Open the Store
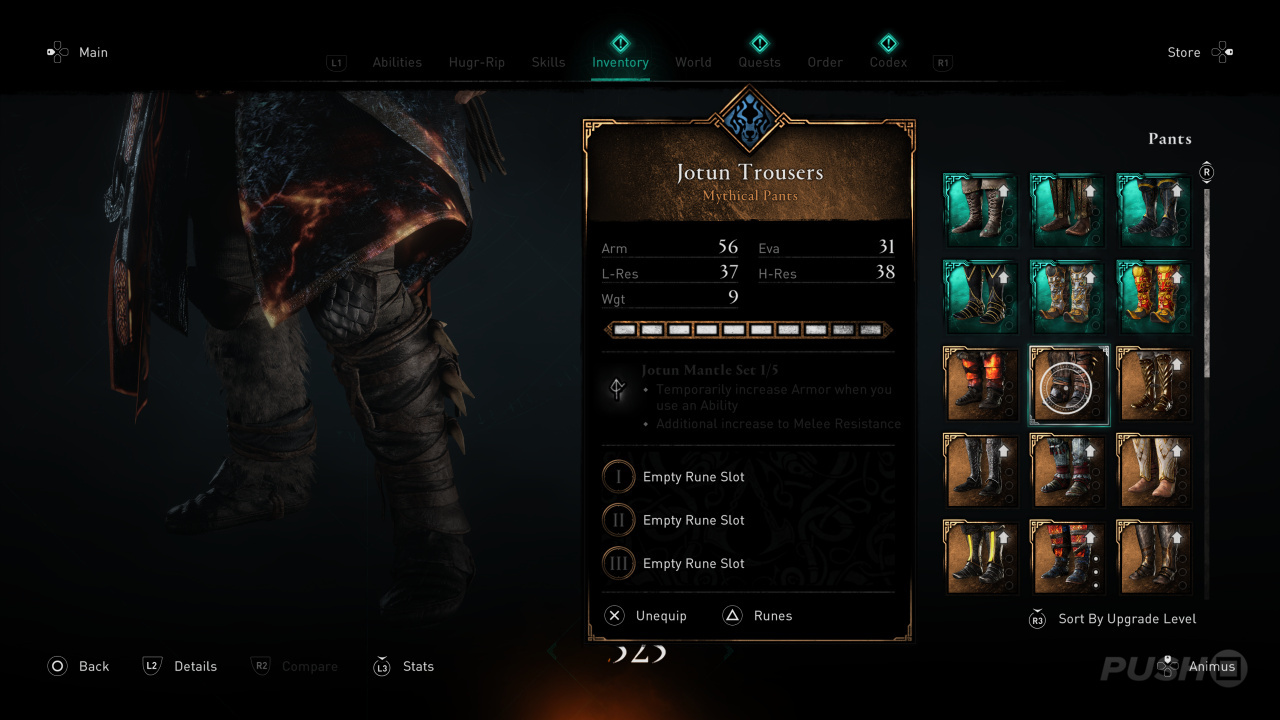The image size is (1280, 720). pyautogui.click(x=1184, y=52)
